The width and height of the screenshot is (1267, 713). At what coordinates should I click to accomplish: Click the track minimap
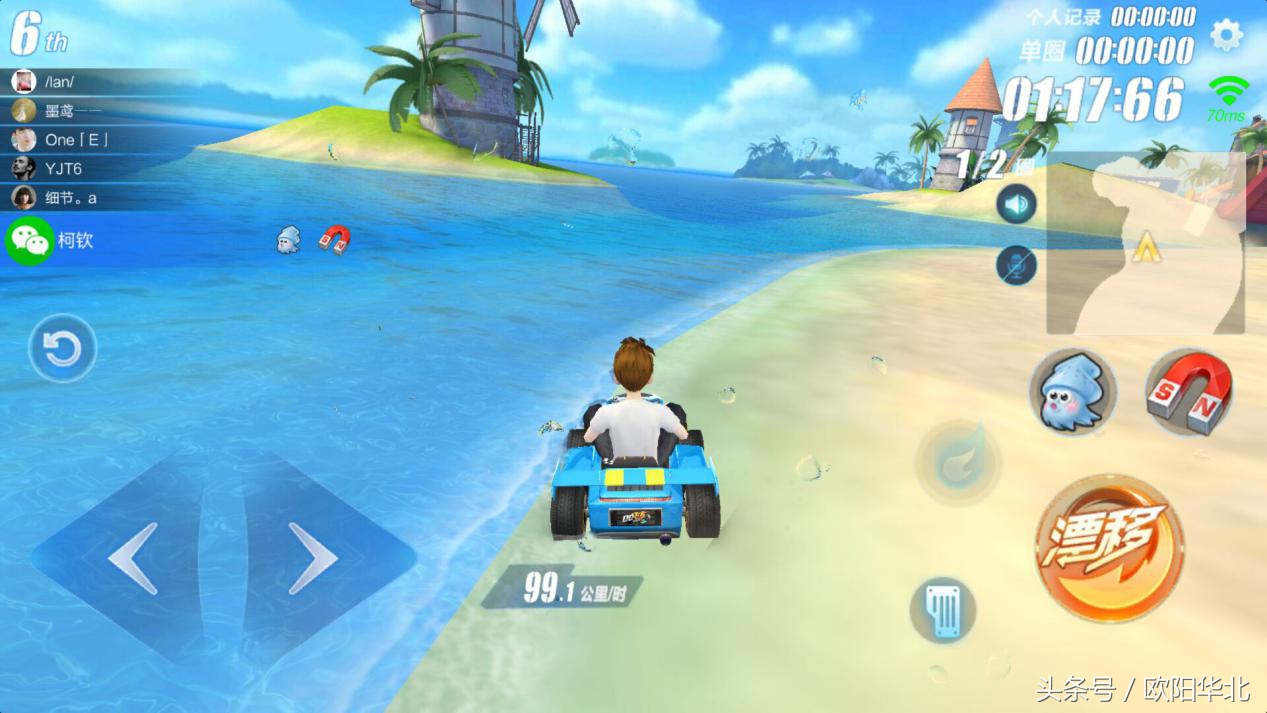[1145, 243]
